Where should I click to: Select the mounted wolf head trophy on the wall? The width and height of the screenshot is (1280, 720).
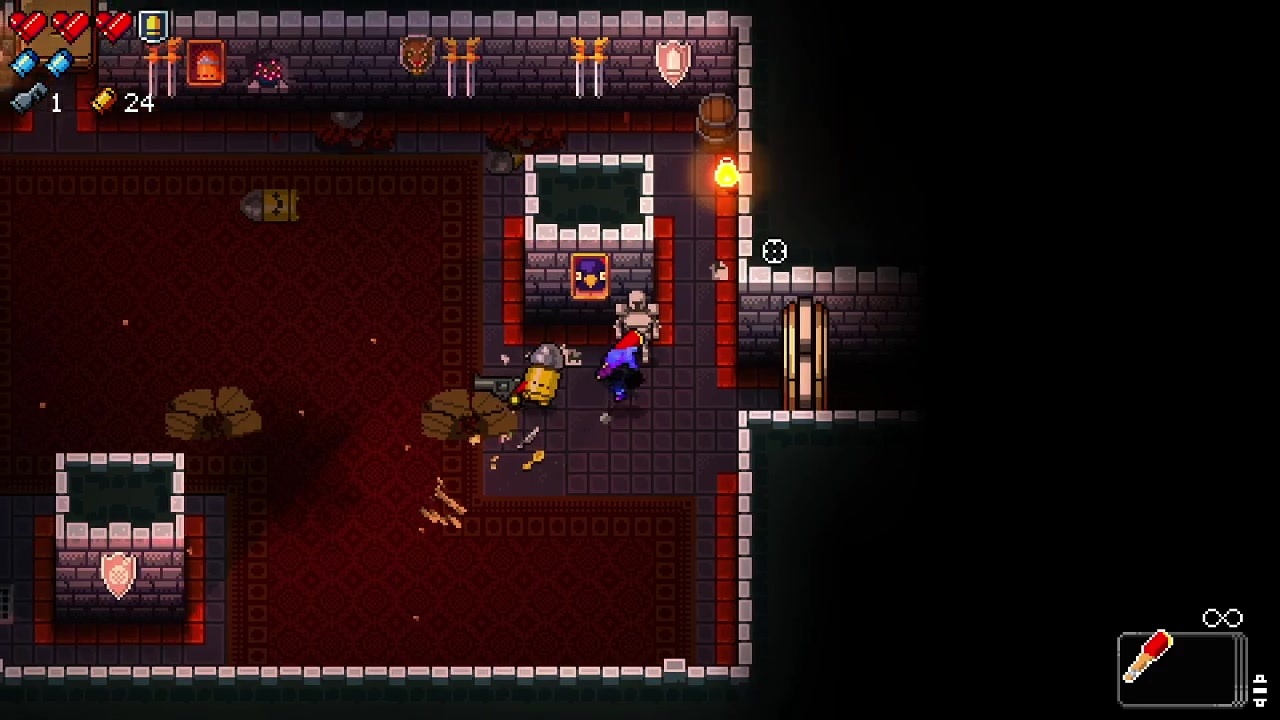point(415,55)
